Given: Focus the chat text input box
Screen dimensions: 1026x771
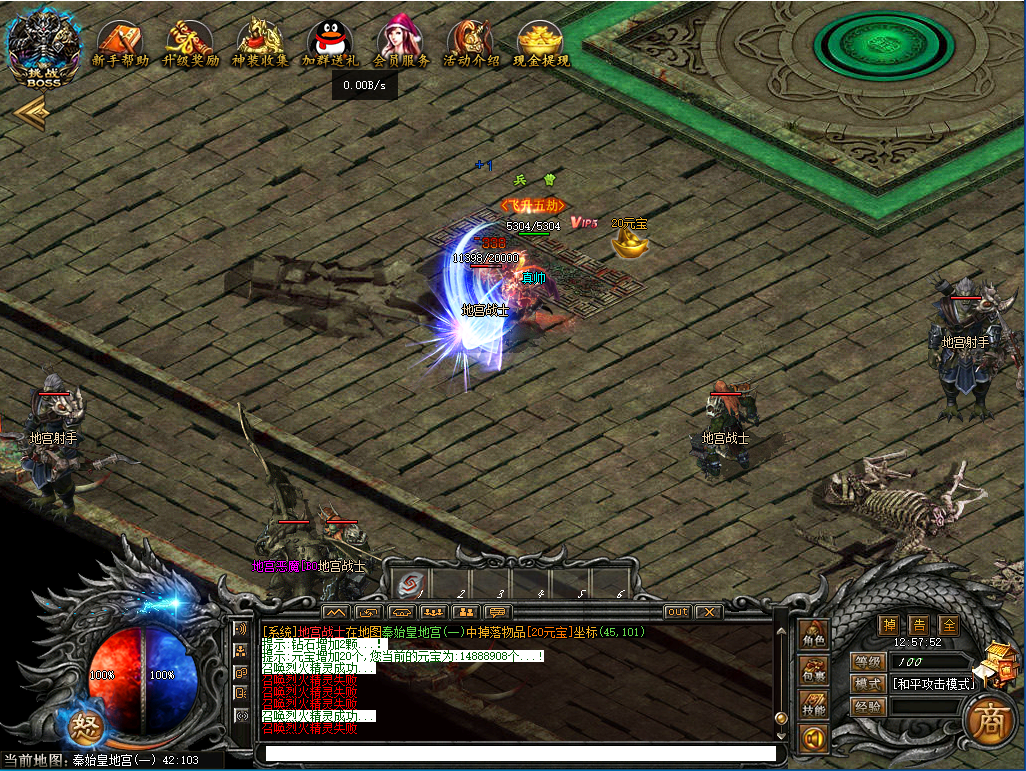Looking at the screenshot, I should (515, 753).
